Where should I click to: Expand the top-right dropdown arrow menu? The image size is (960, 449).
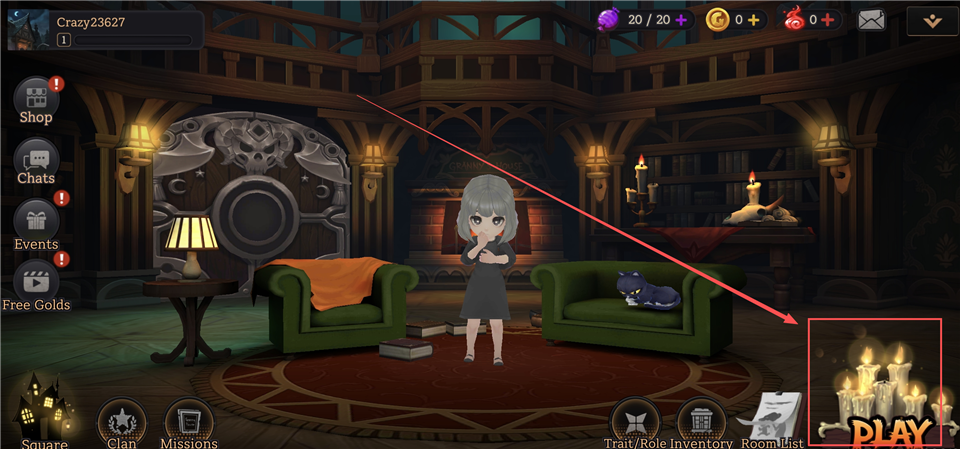[x=929, y=20]
